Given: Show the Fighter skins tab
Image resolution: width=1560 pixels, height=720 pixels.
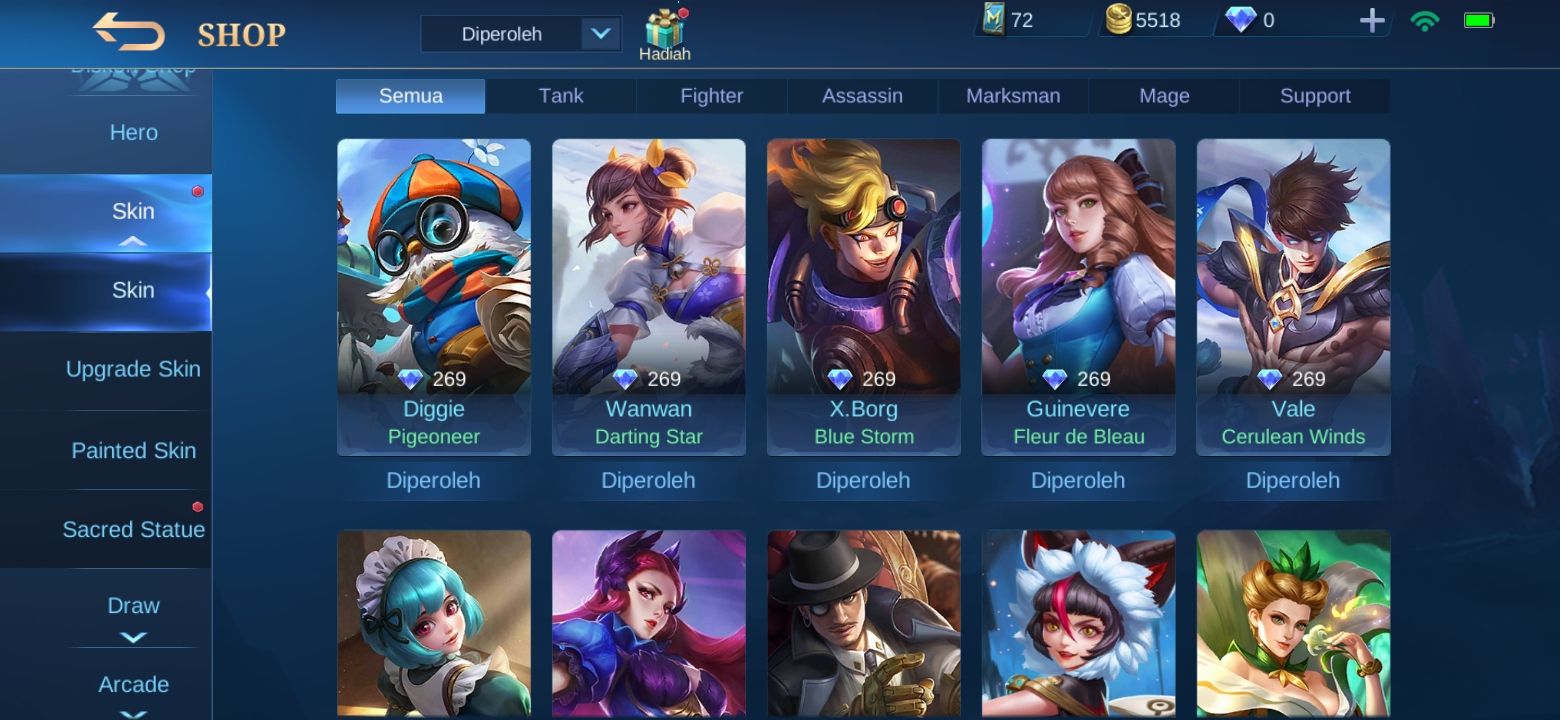Looking at the screenshot, I should point(711,96).
